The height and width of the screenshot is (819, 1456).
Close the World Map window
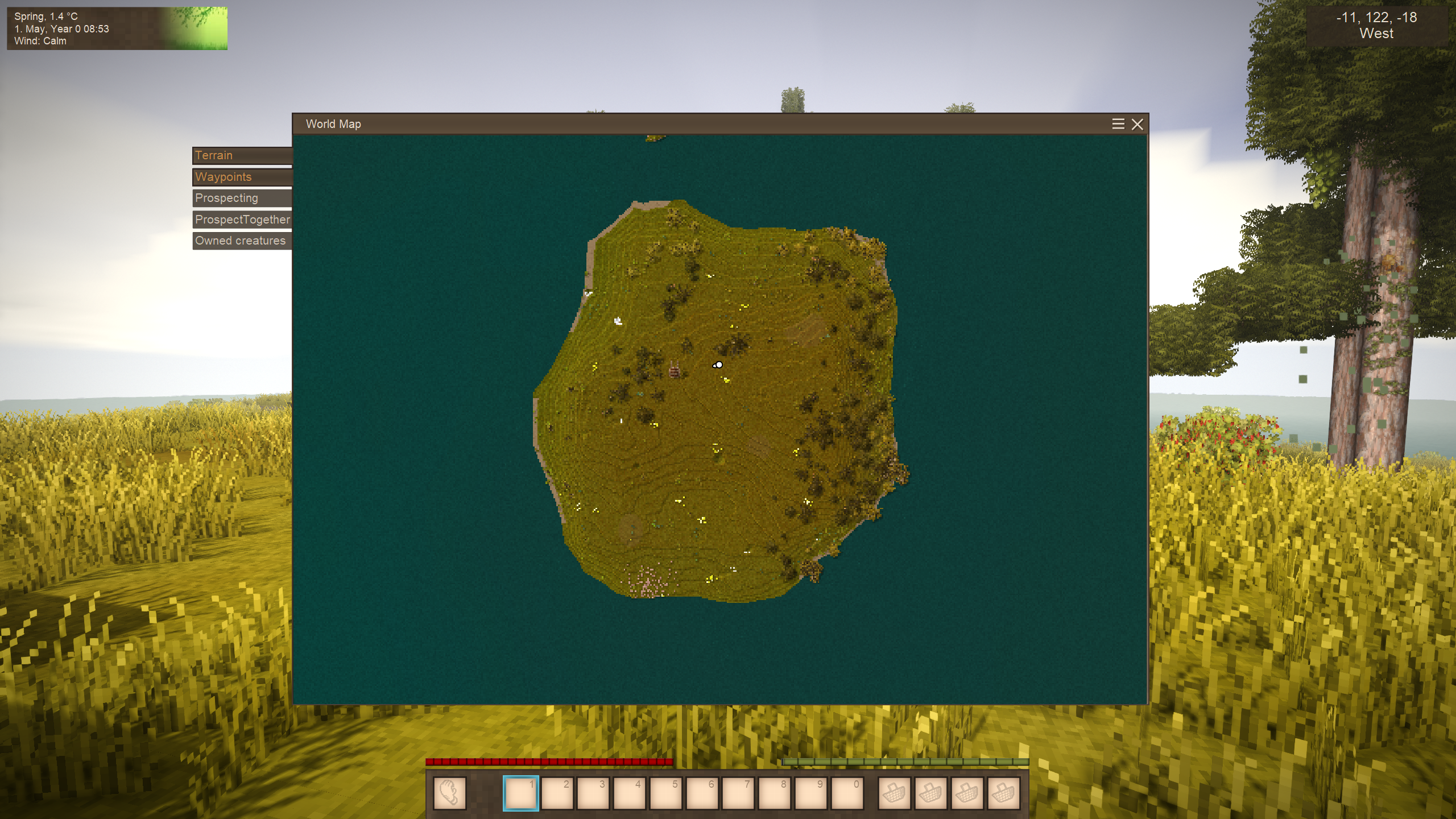click(1137, 124)
